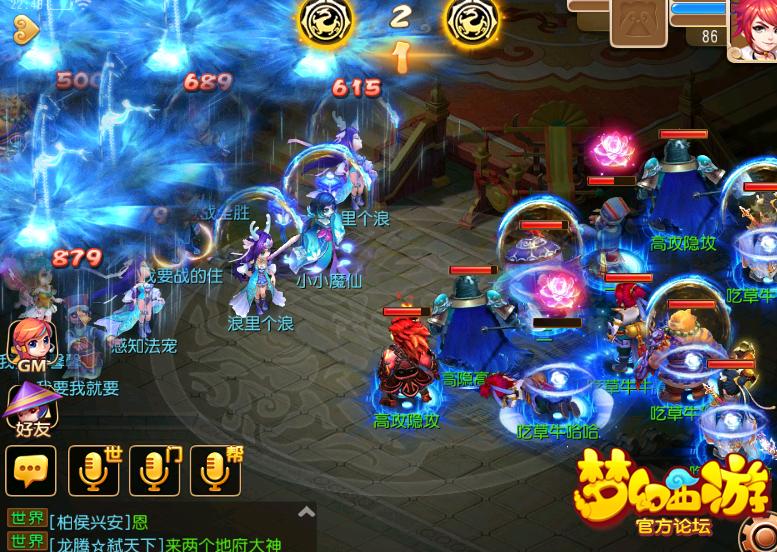This screenshot has height=552, width=777.
Task: Click the golden arrow button in the top-left corner
Action: pyautogui.click(x=25, y=30)
